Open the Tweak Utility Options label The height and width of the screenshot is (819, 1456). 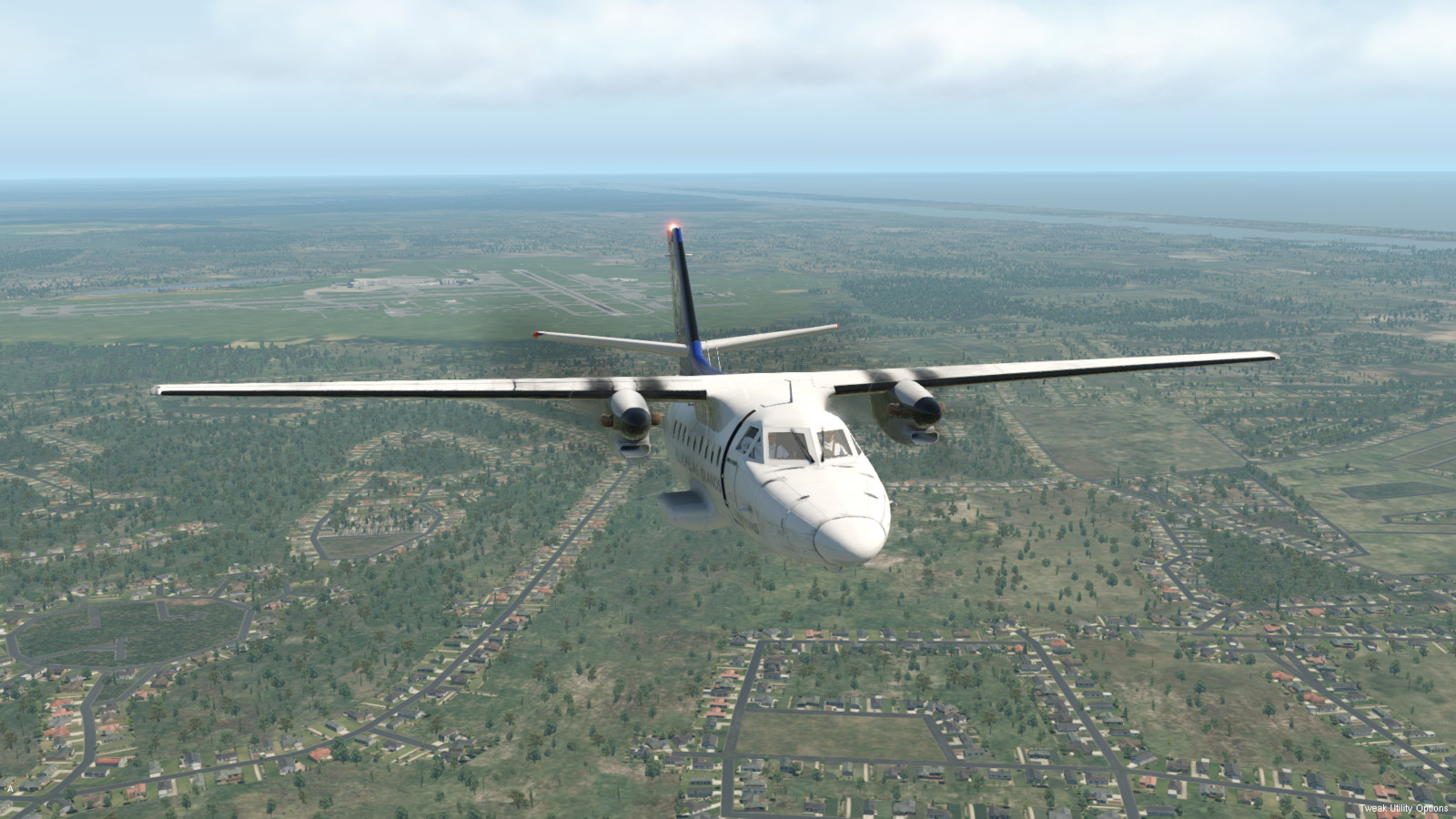(1403, 808)
